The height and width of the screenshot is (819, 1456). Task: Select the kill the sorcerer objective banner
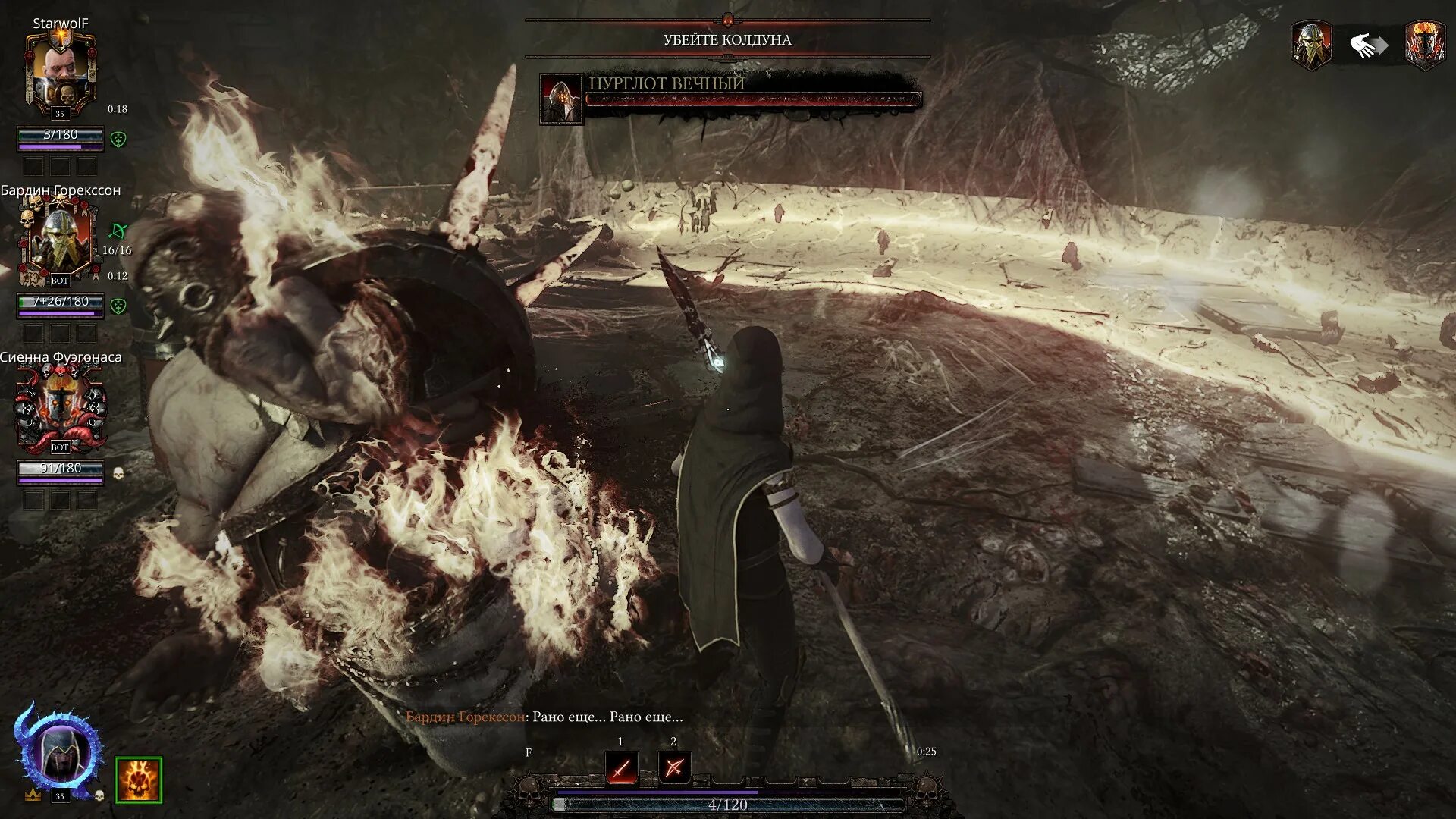(x=727, y=39)
